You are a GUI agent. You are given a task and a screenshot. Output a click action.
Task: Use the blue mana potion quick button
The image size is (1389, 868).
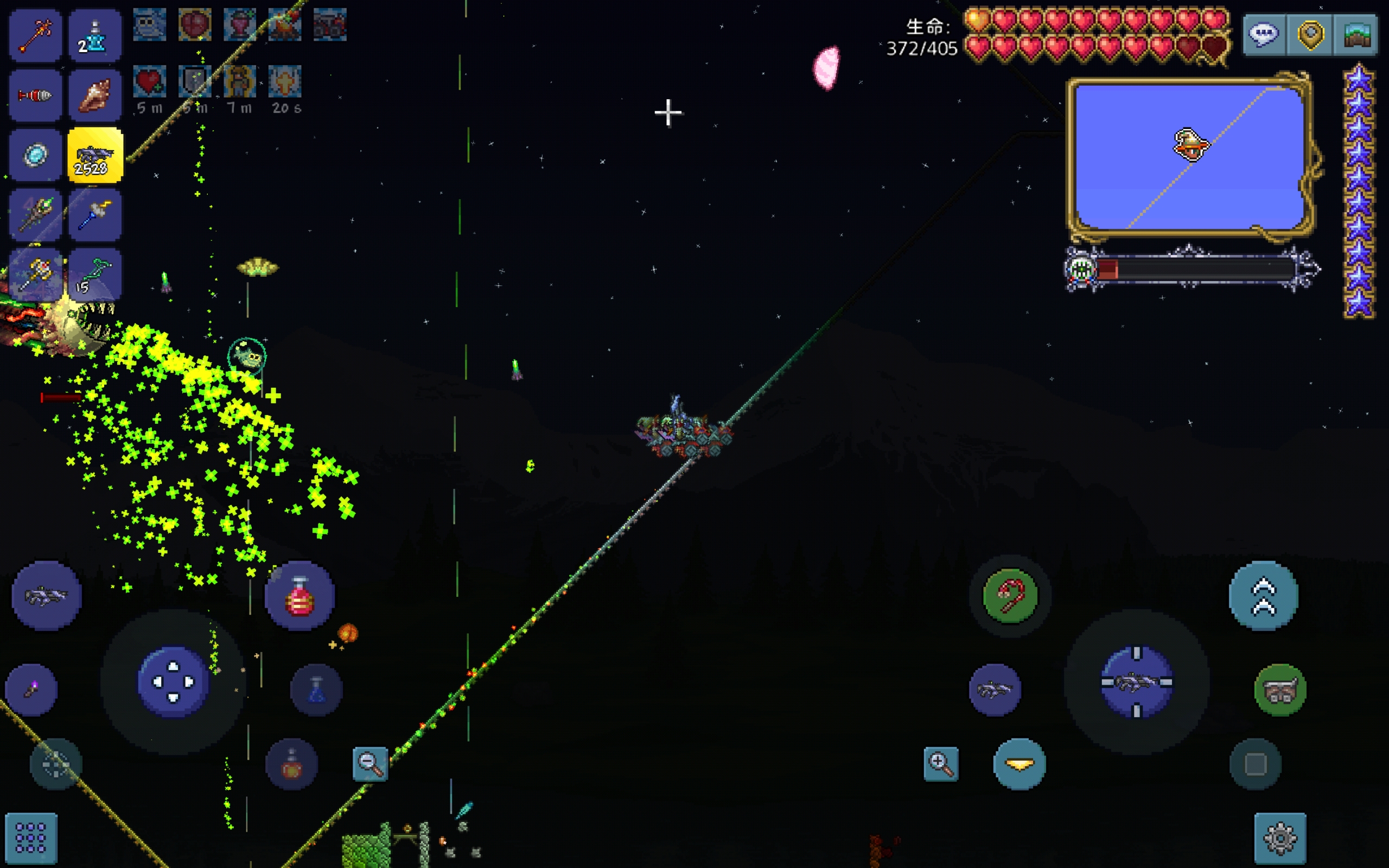(x=316, y=690)
